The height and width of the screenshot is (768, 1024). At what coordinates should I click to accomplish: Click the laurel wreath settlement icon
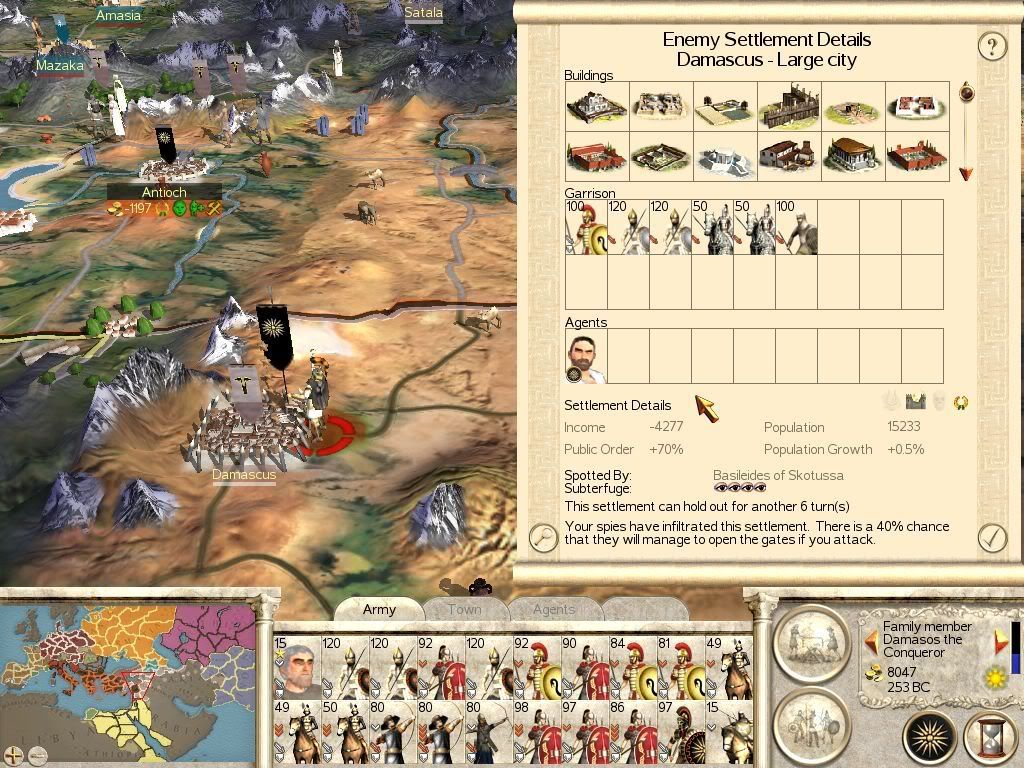(961, 403)
